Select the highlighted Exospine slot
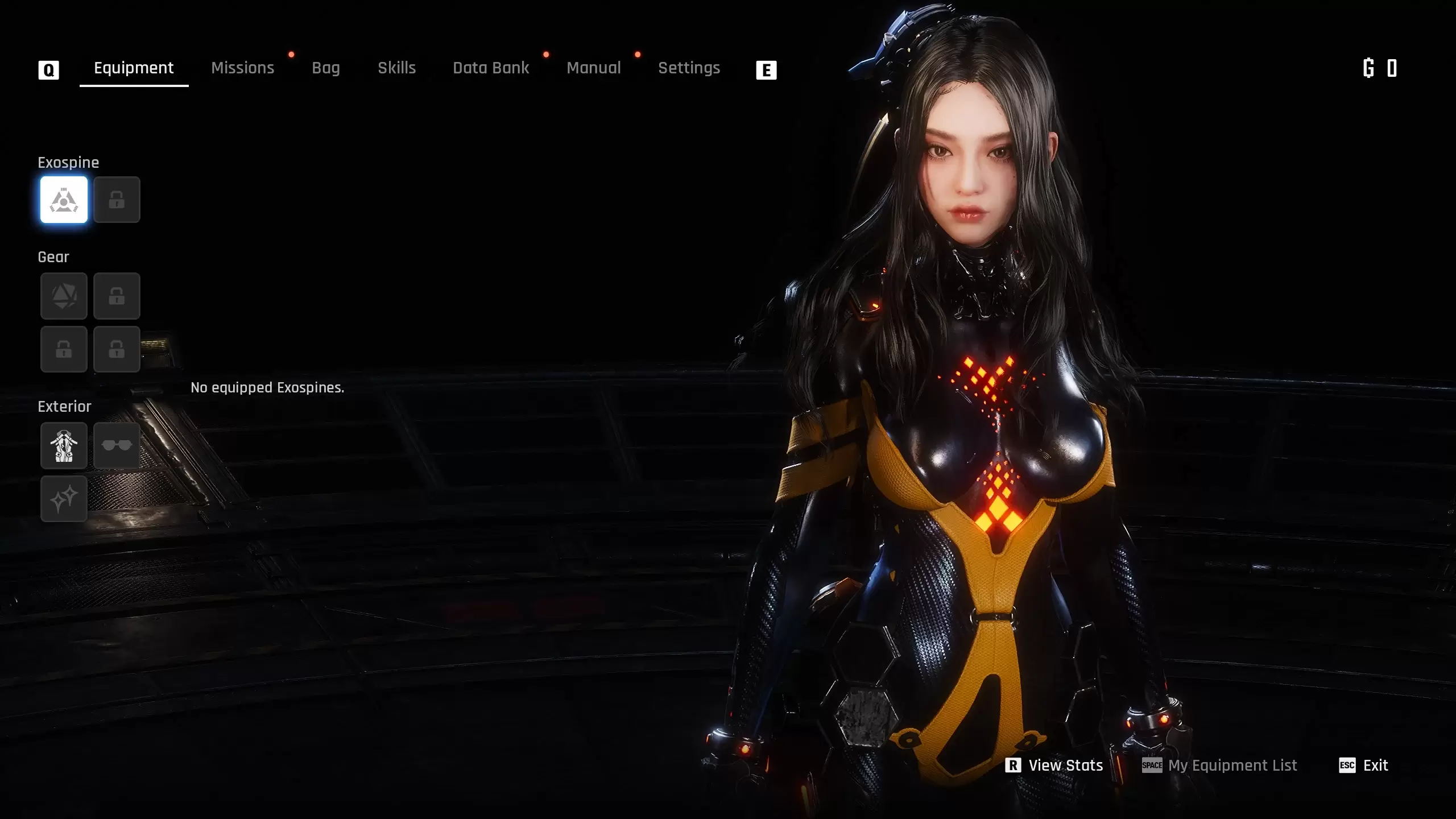1456x819 pixels. (64, 200)
